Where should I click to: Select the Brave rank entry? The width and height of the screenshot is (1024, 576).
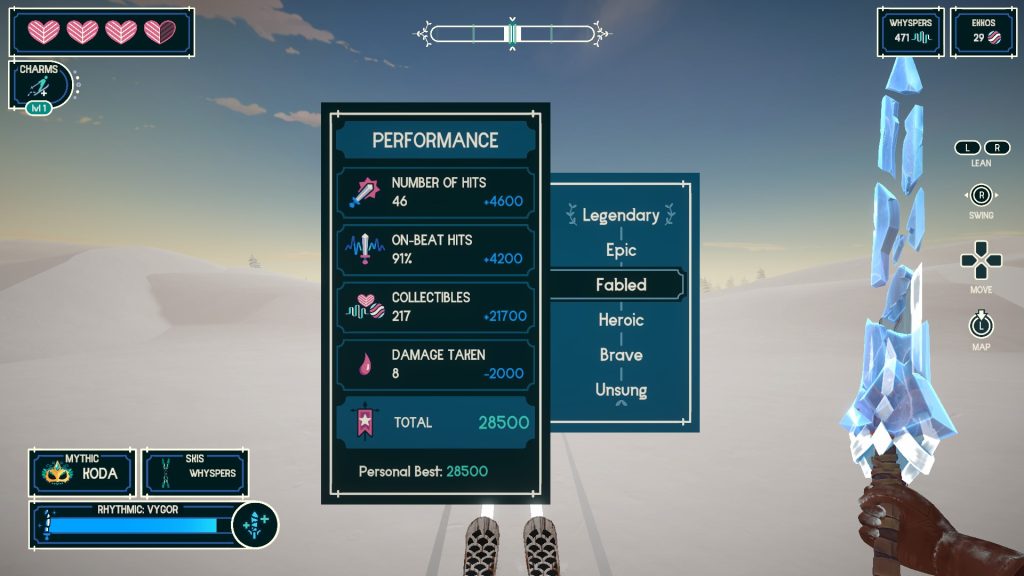(x=621, y=355)
